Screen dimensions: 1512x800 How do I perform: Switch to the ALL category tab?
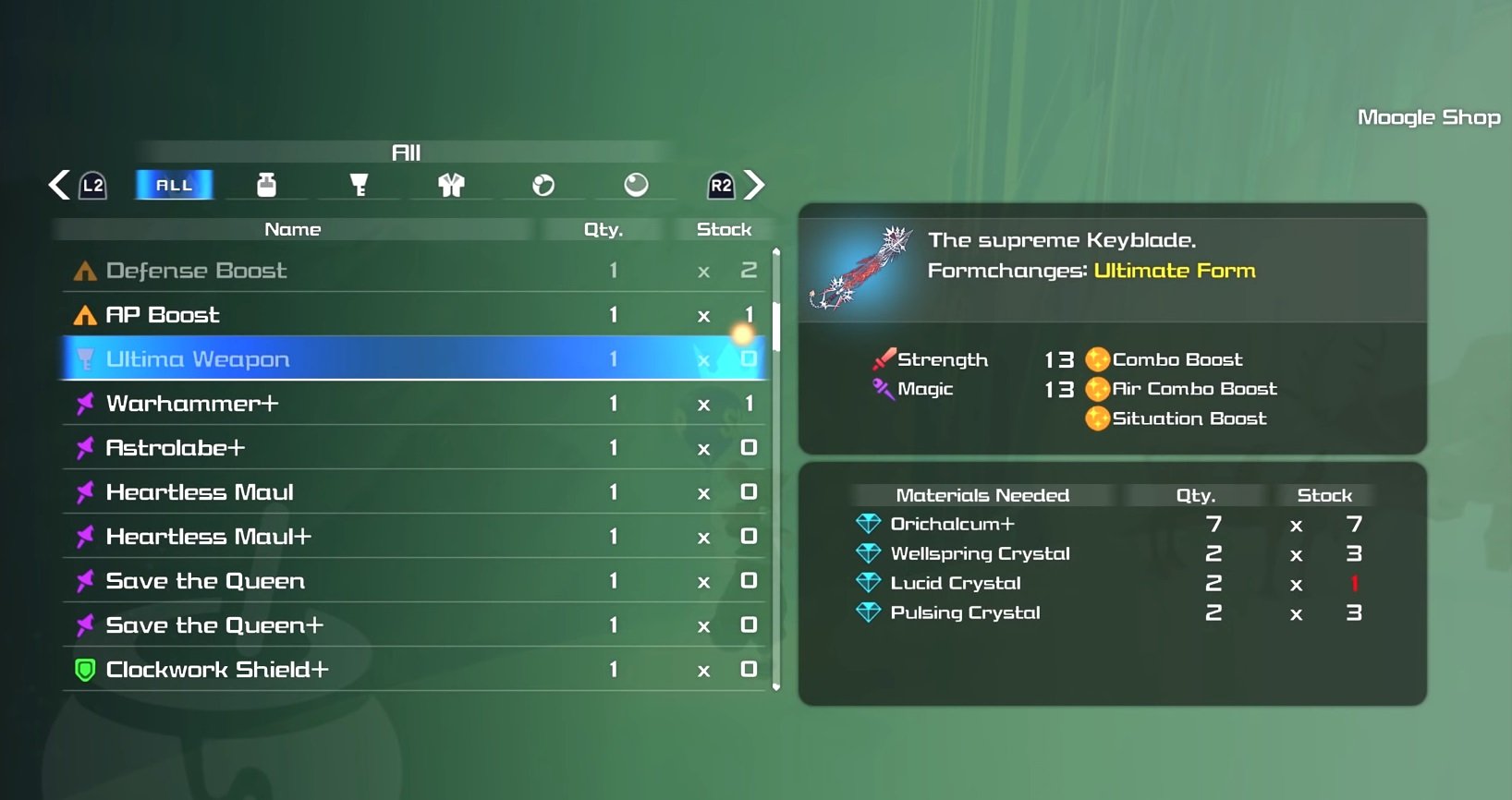coord(174,185)
